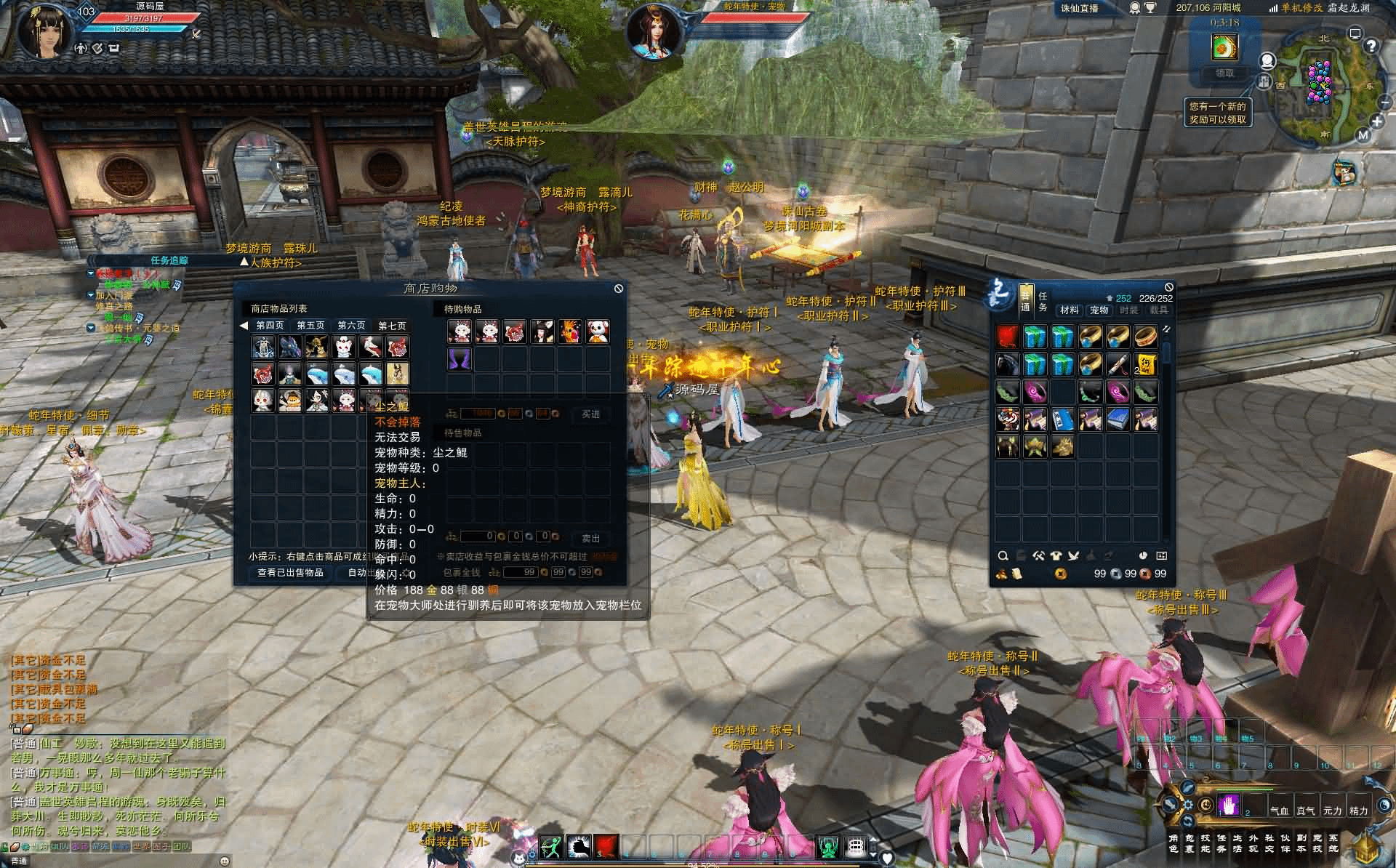1396x868 pixels.
Task: Claim the reward with 领取 button
Action: pyautogui.click(x=1224, y=73)
